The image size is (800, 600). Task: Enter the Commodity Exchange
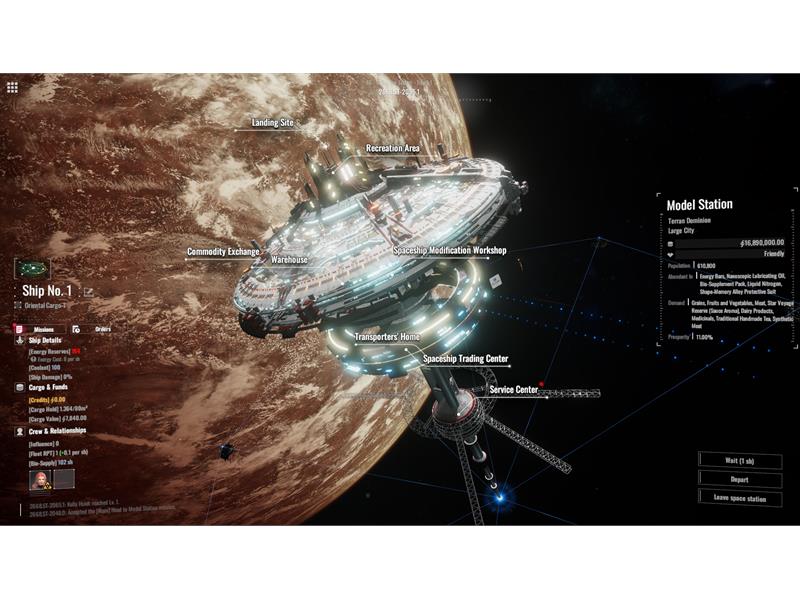(x=223, y=252)
